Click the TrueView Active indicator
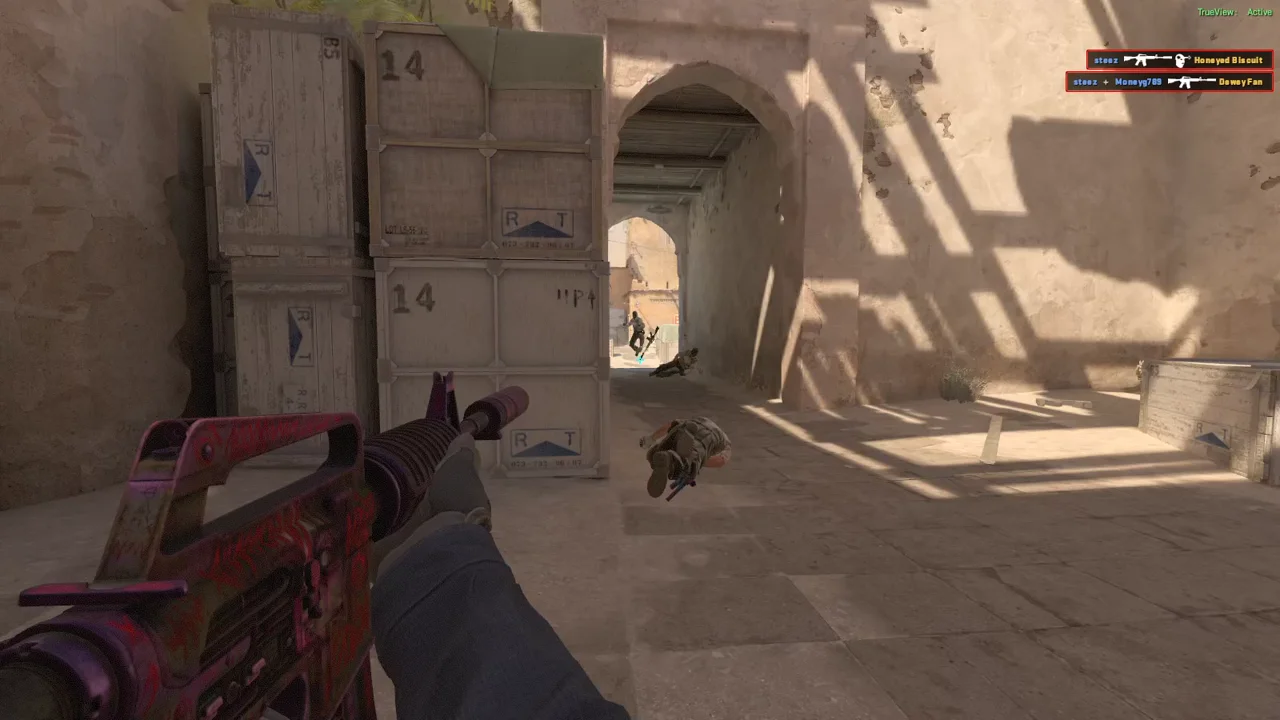 [1234, 12]
